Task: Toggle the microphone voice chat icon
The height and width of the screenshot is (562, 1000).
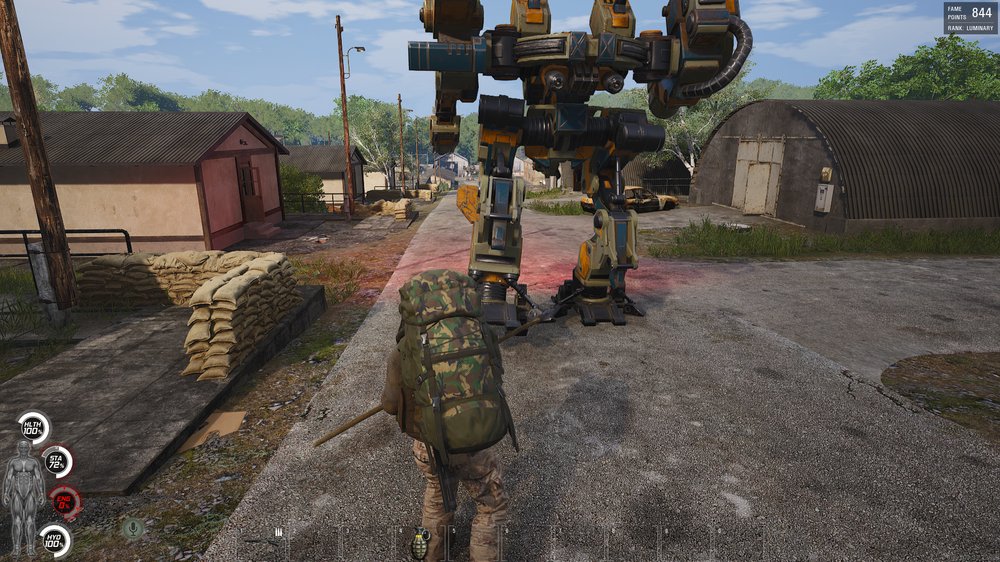Action: click(132, 527)
